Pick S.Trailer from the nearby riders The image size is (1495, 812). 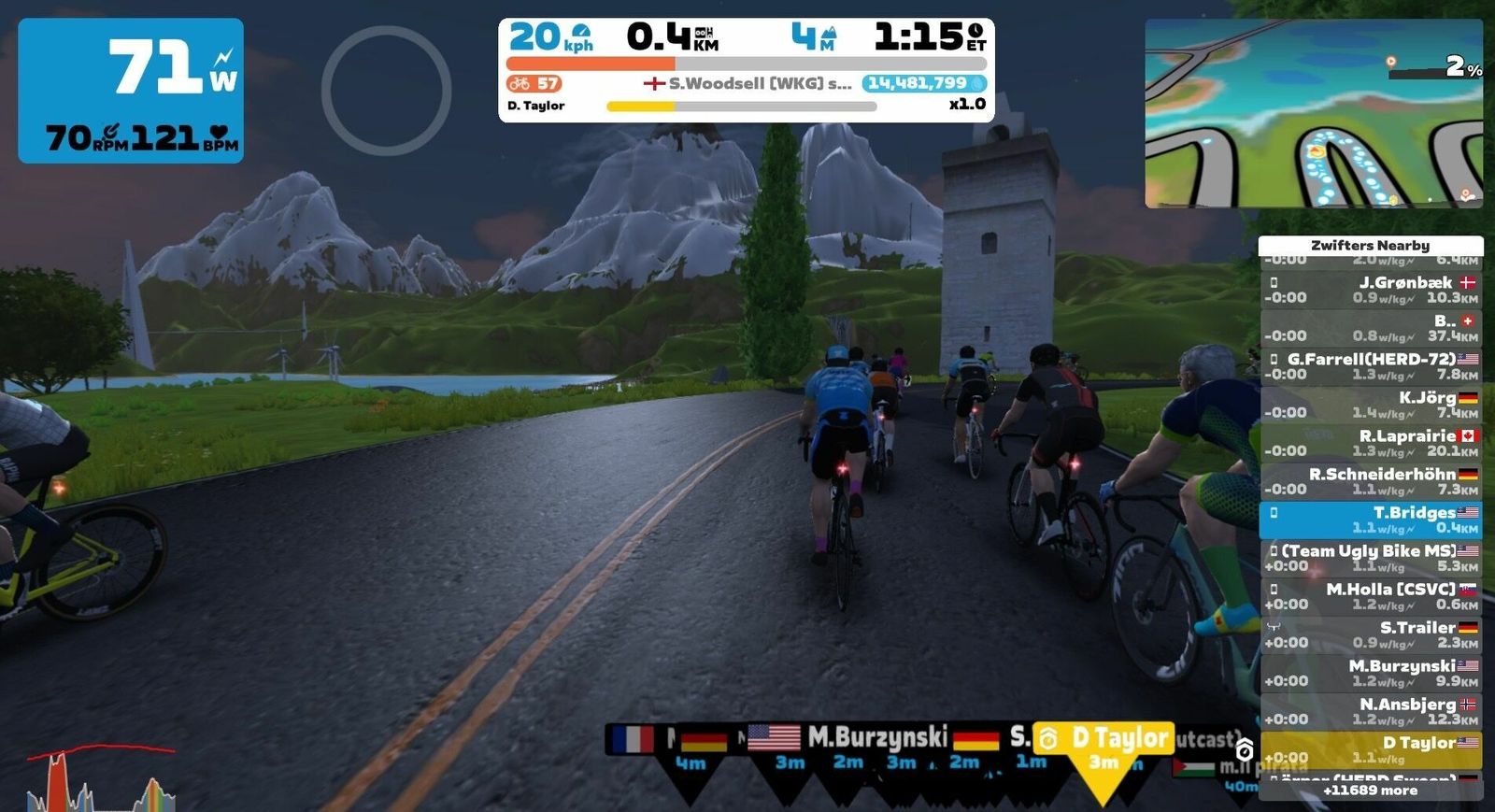1370,634
